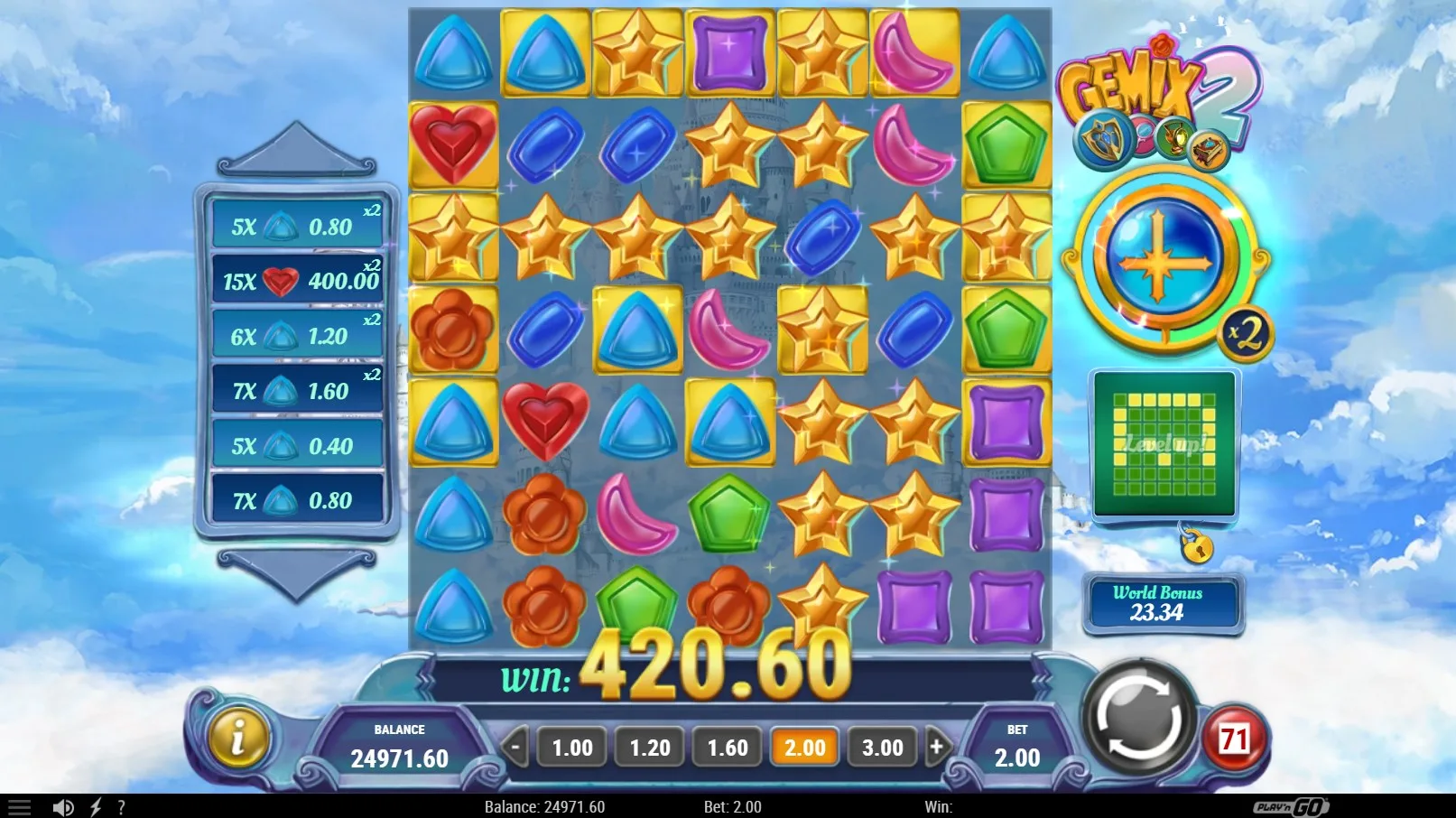Select the 15X heart 400.00 win row
Screen dimensions: 1456x818
[298, 281]
